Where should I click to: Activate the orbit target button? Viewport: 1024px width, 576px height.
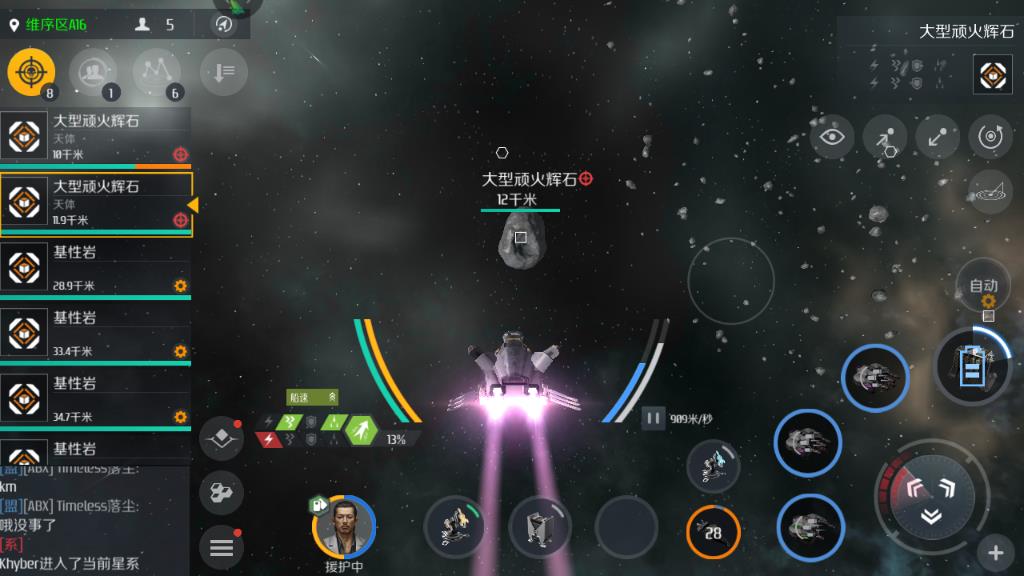pyautogui.click(x=991, y=137)
